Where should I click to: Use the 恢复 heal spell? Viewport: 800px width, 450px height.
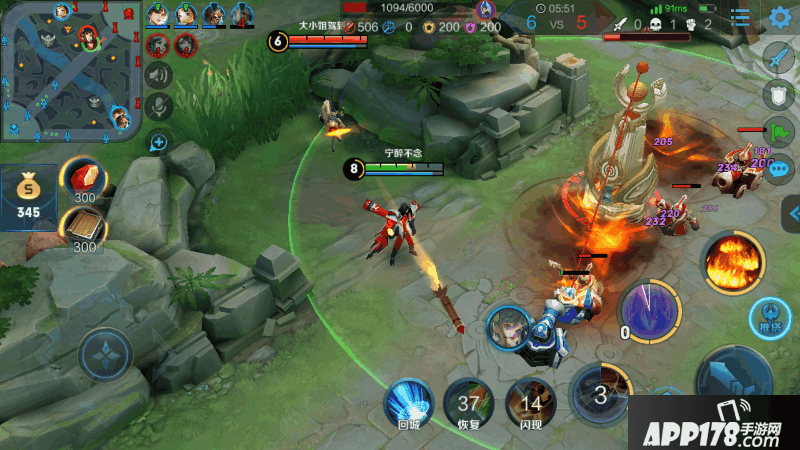pyautogui.click(x=468, y=404)
